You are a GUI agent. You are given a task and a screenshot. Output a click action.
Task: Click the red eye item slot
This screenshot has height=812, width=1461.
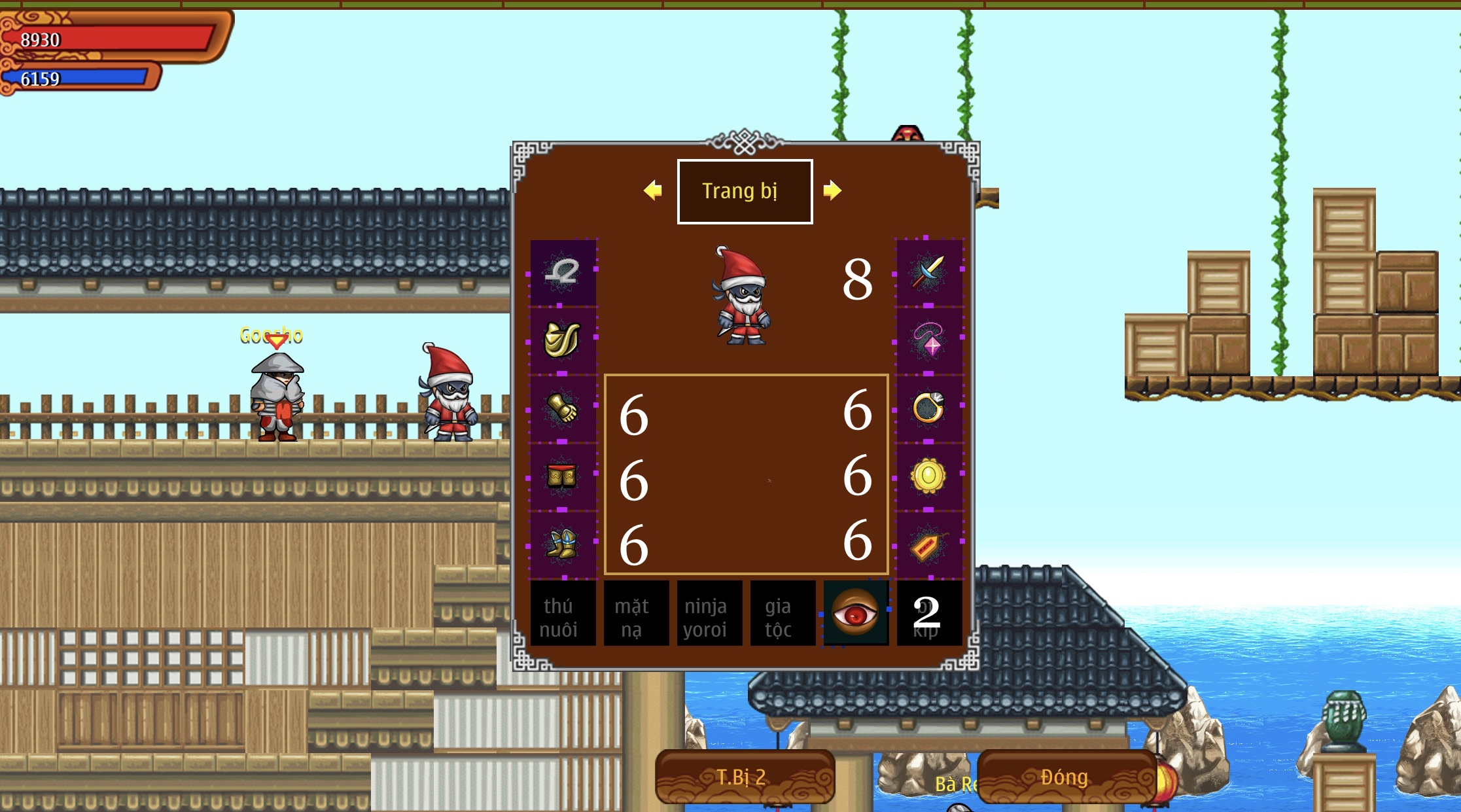coord(856,613)
